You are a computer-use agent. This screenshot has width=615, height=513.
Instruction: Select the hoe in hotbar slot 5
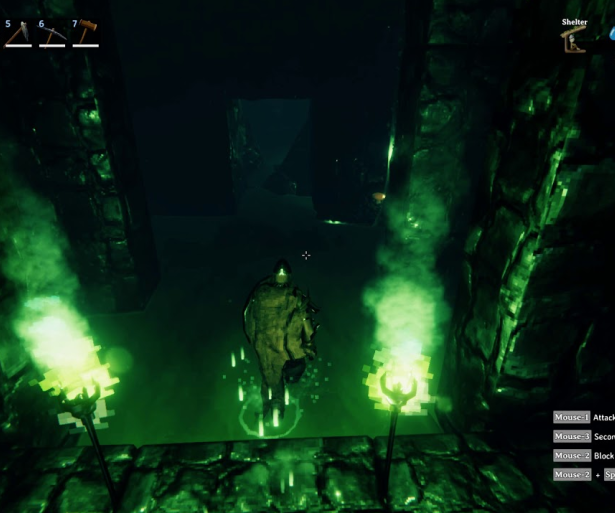tap(18, 36)
